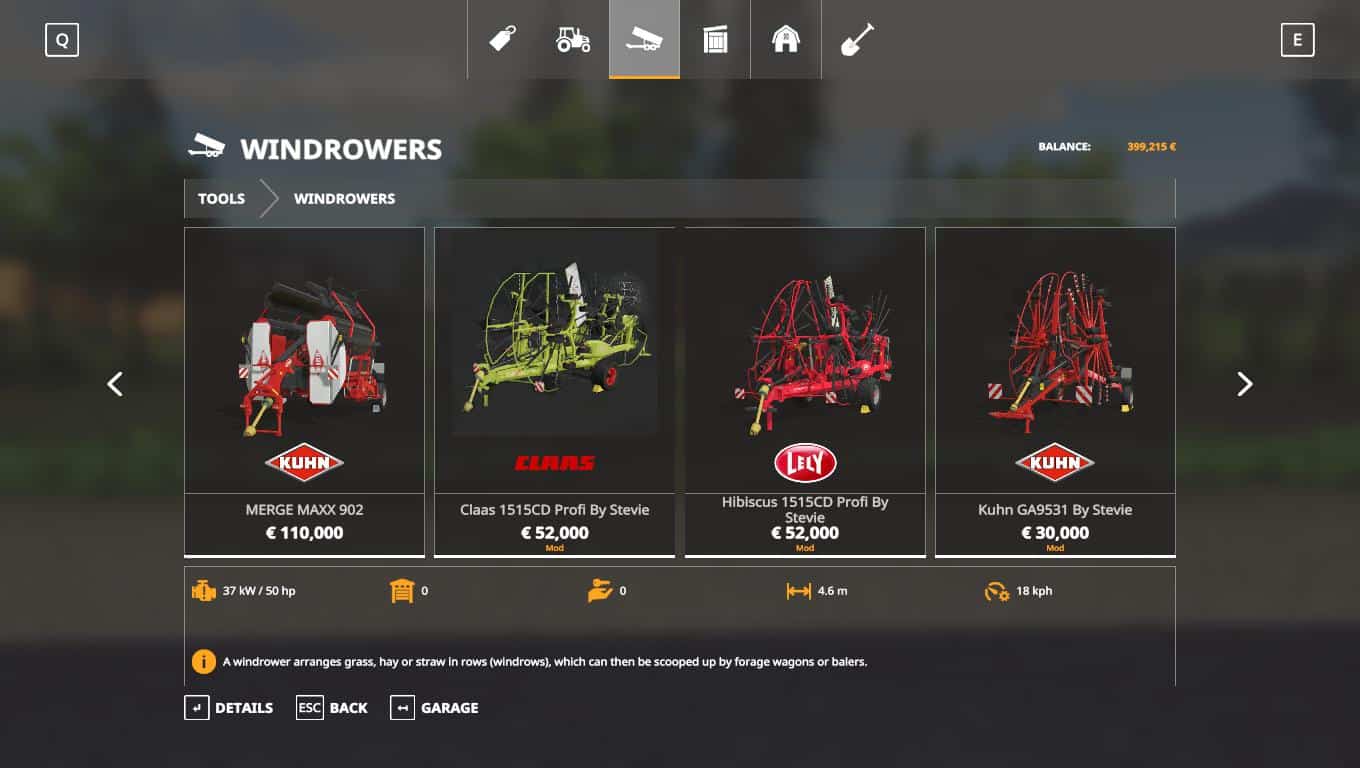The image size is (1360, 768).
Task: Open the shed objects tab
Action: tap(715, 40)
